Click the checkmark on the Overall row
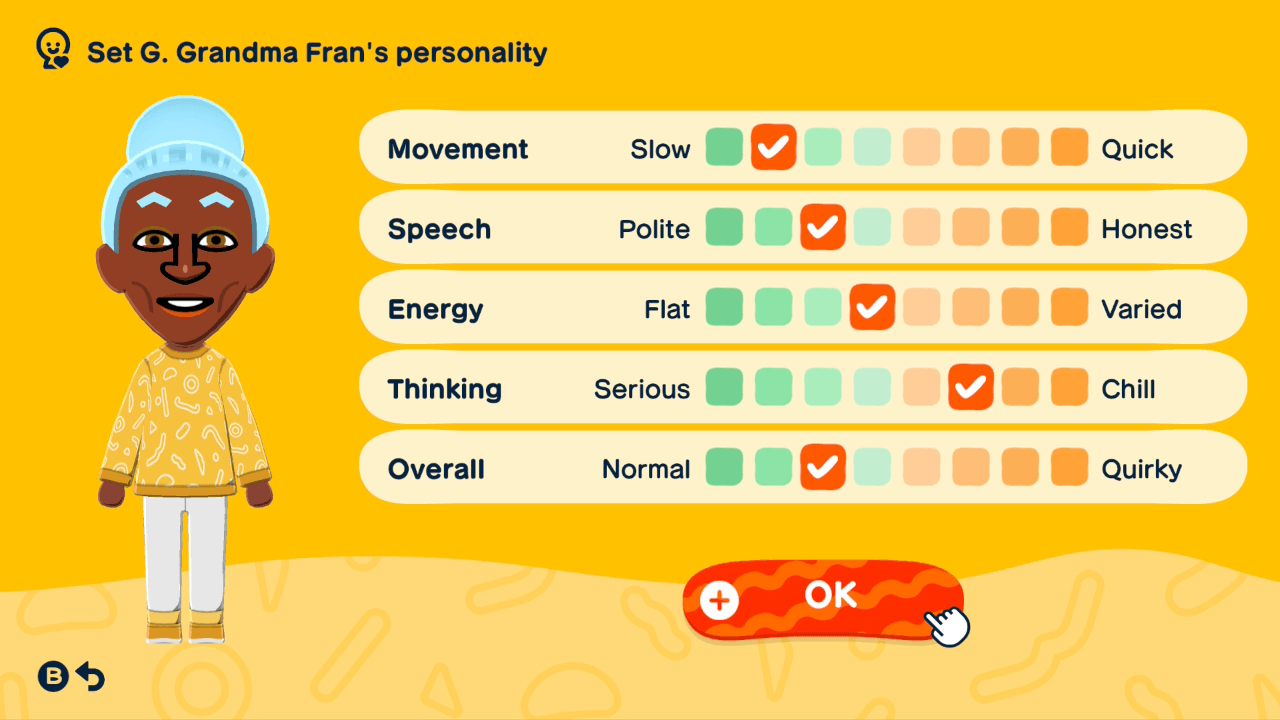1280x720 pixels. (823, 467)
